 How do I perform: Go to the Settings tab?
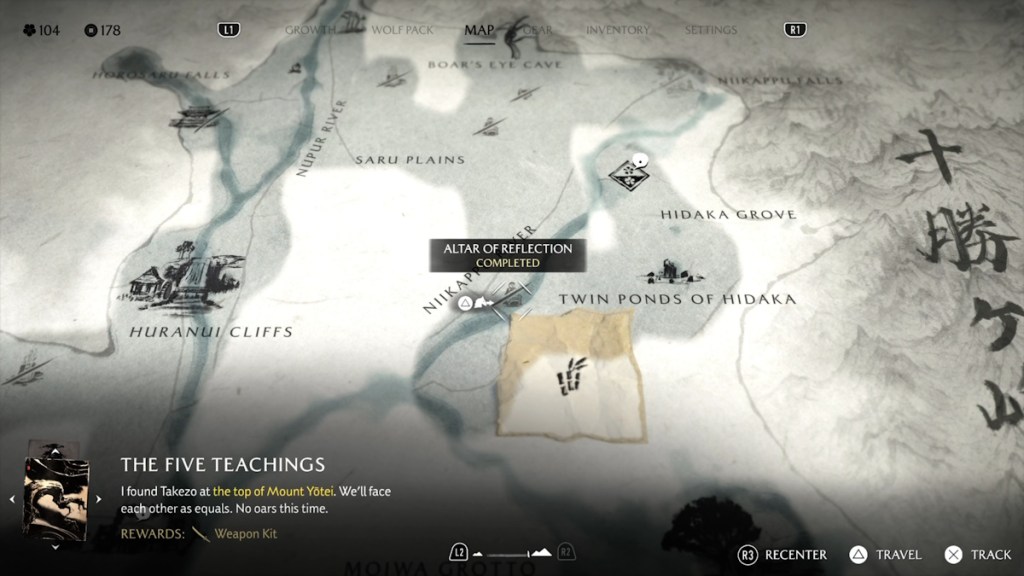[711, 30]
